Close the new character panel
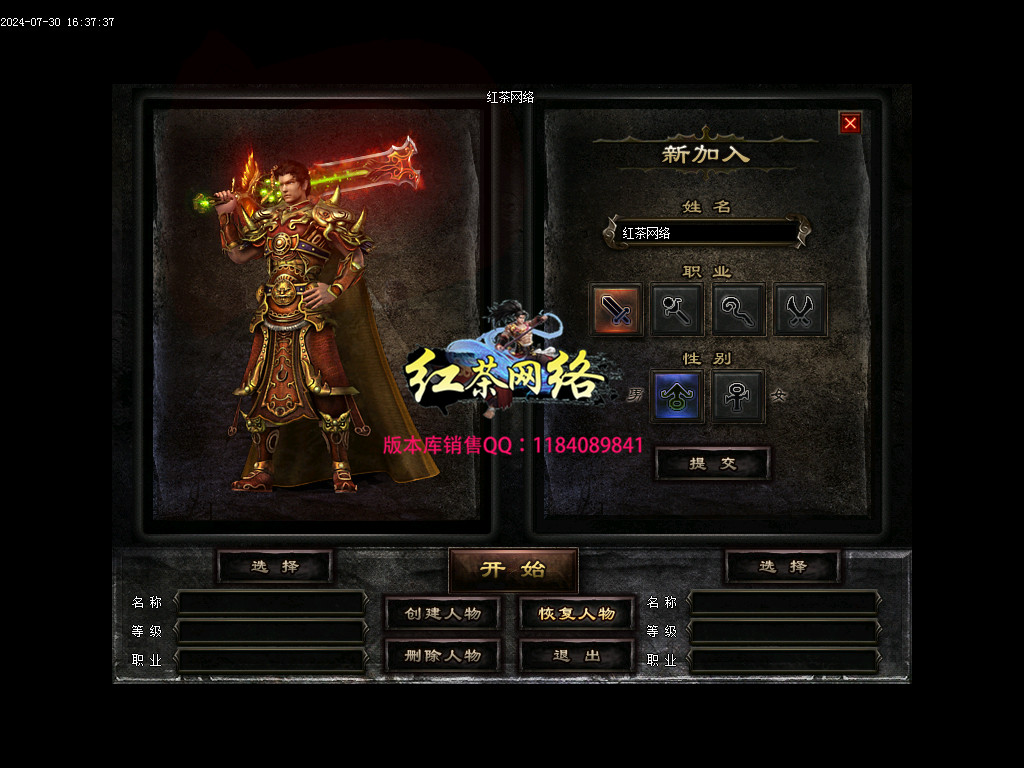Screen dimensions: 1024x768 tap(850, 123)
